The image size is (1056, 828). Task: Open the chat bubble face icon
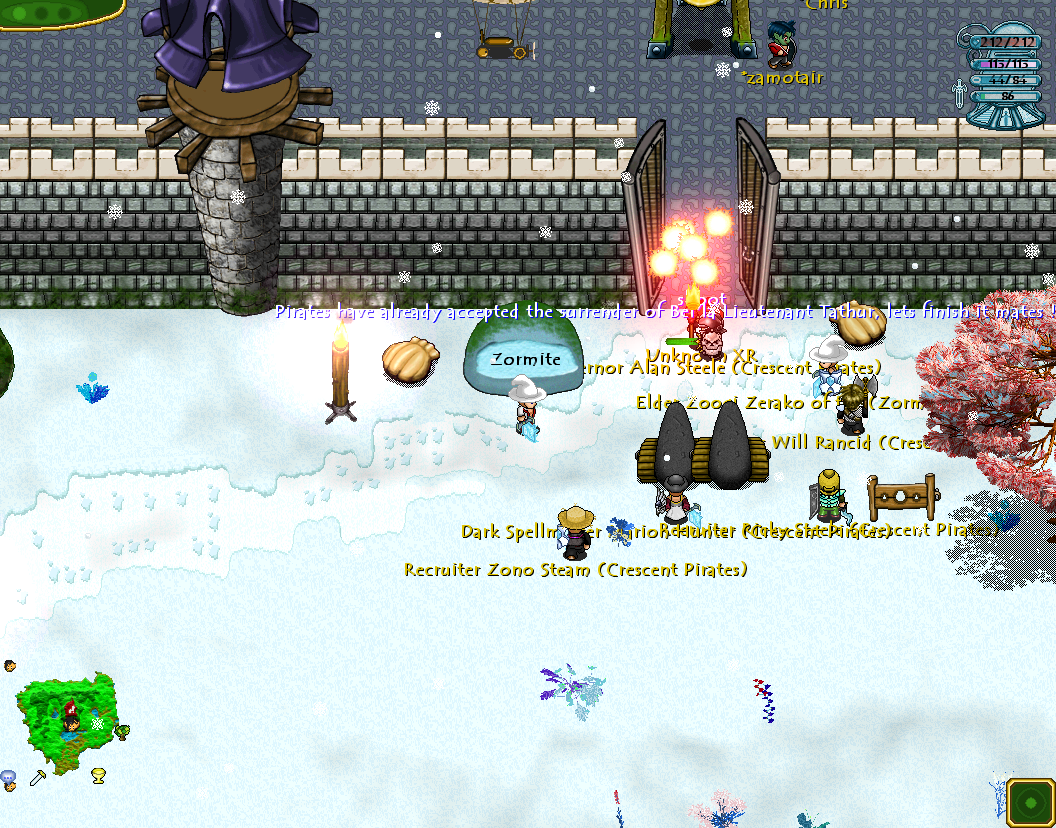click(x=8, y=778)
